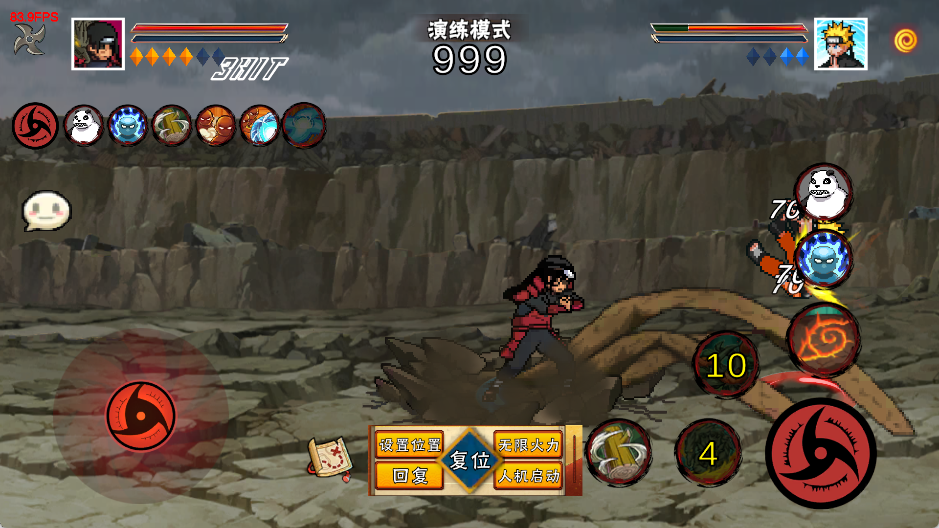Open the chat emoji speech bubble
This screenshot has height=528, width=939.
coord(47,211)
